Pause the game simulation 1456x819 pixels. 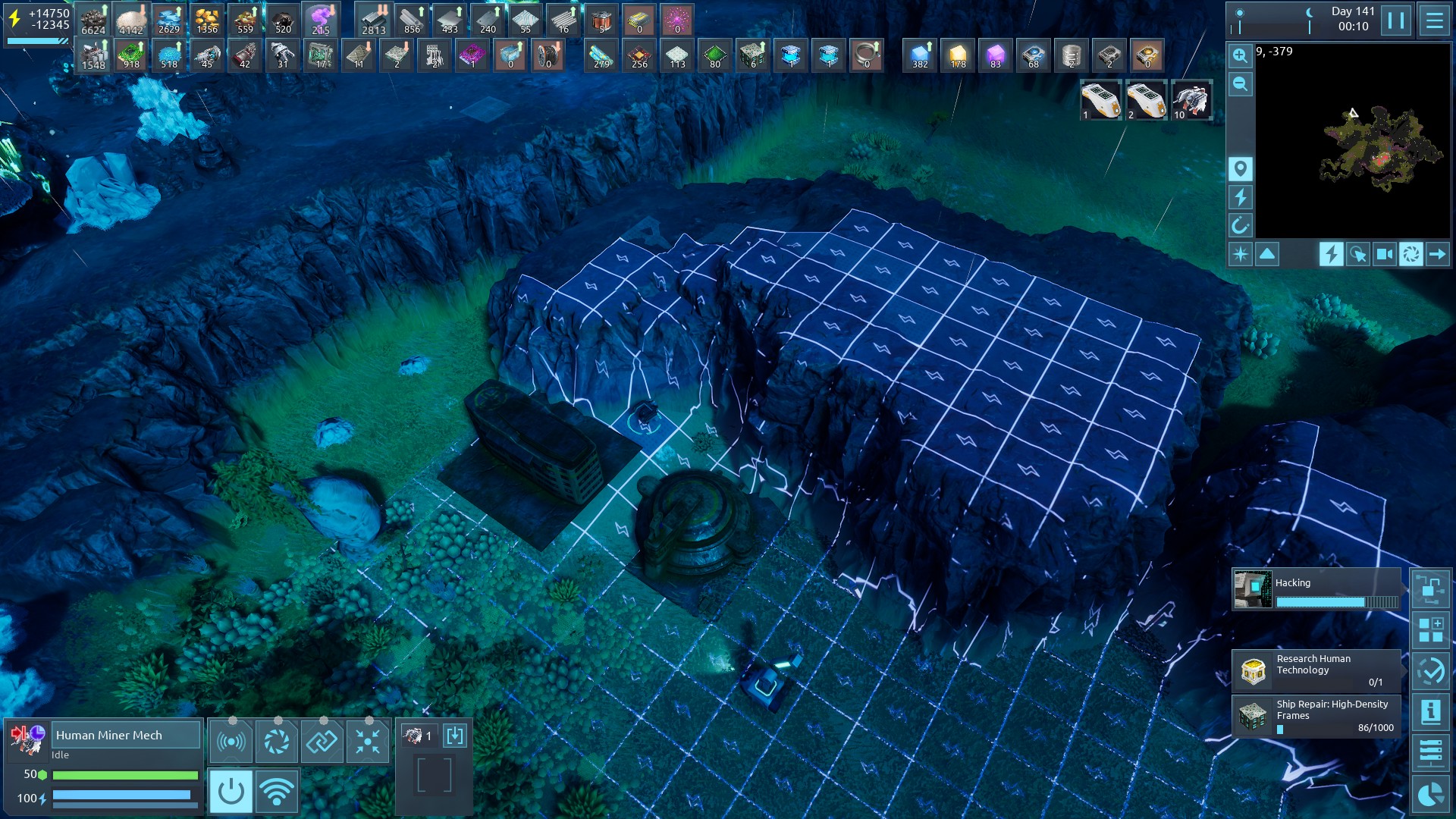(1396, 20)
